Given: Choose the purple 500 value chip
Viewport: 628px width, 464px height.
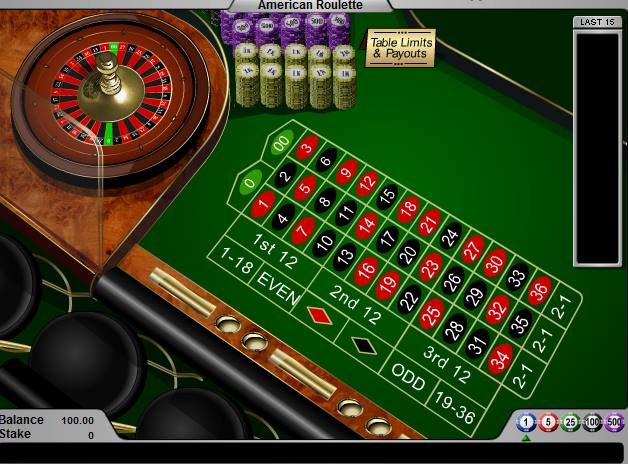Looking at the screenshot, I should 614,422.
